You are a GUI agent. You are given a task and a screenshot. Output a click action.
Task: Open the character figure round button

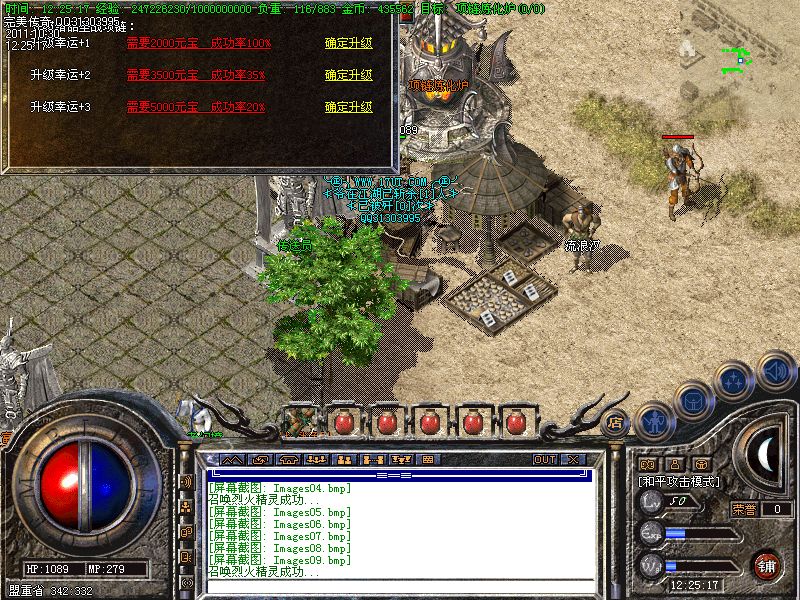[654, 420]
